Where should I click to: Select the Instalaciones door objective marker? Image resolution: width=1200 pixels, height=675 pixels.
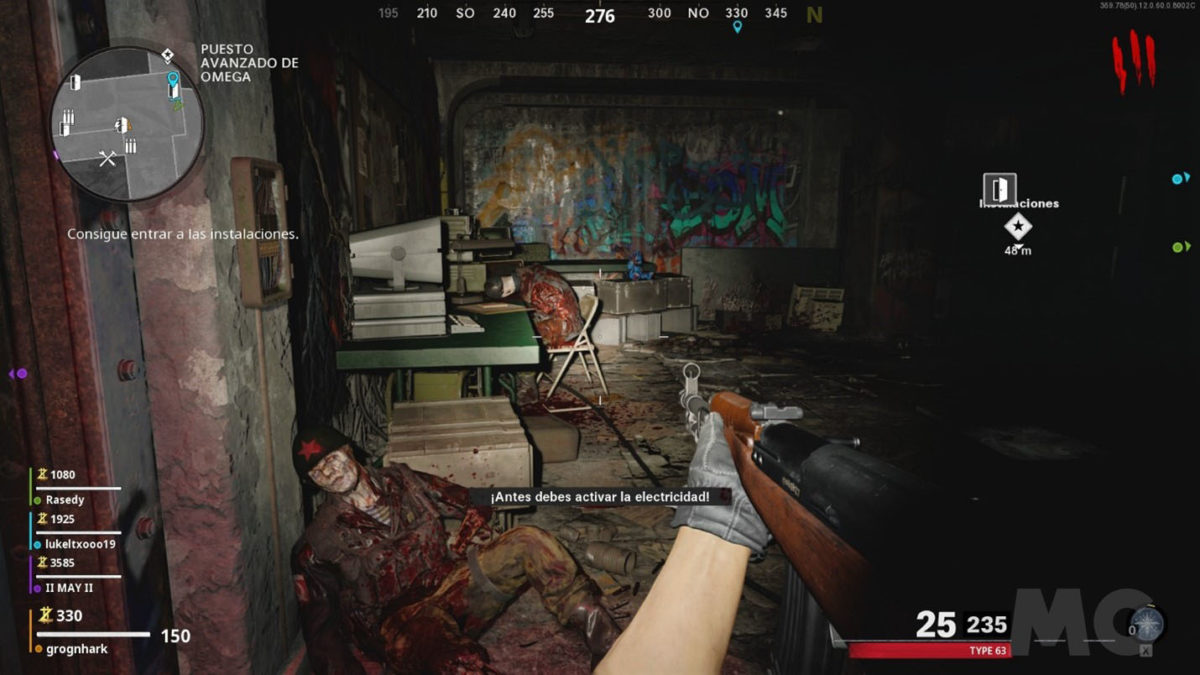998,188
